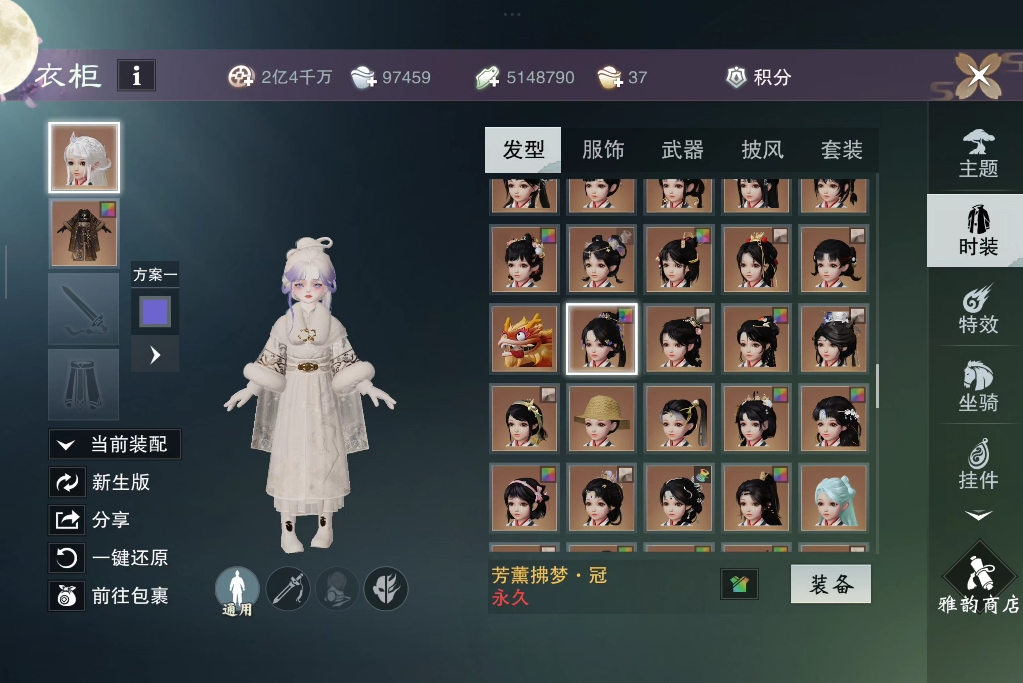Pick the light blue hair style
Image resolution: width=1023 pixels, height=683 pixels.
(834, 497)
